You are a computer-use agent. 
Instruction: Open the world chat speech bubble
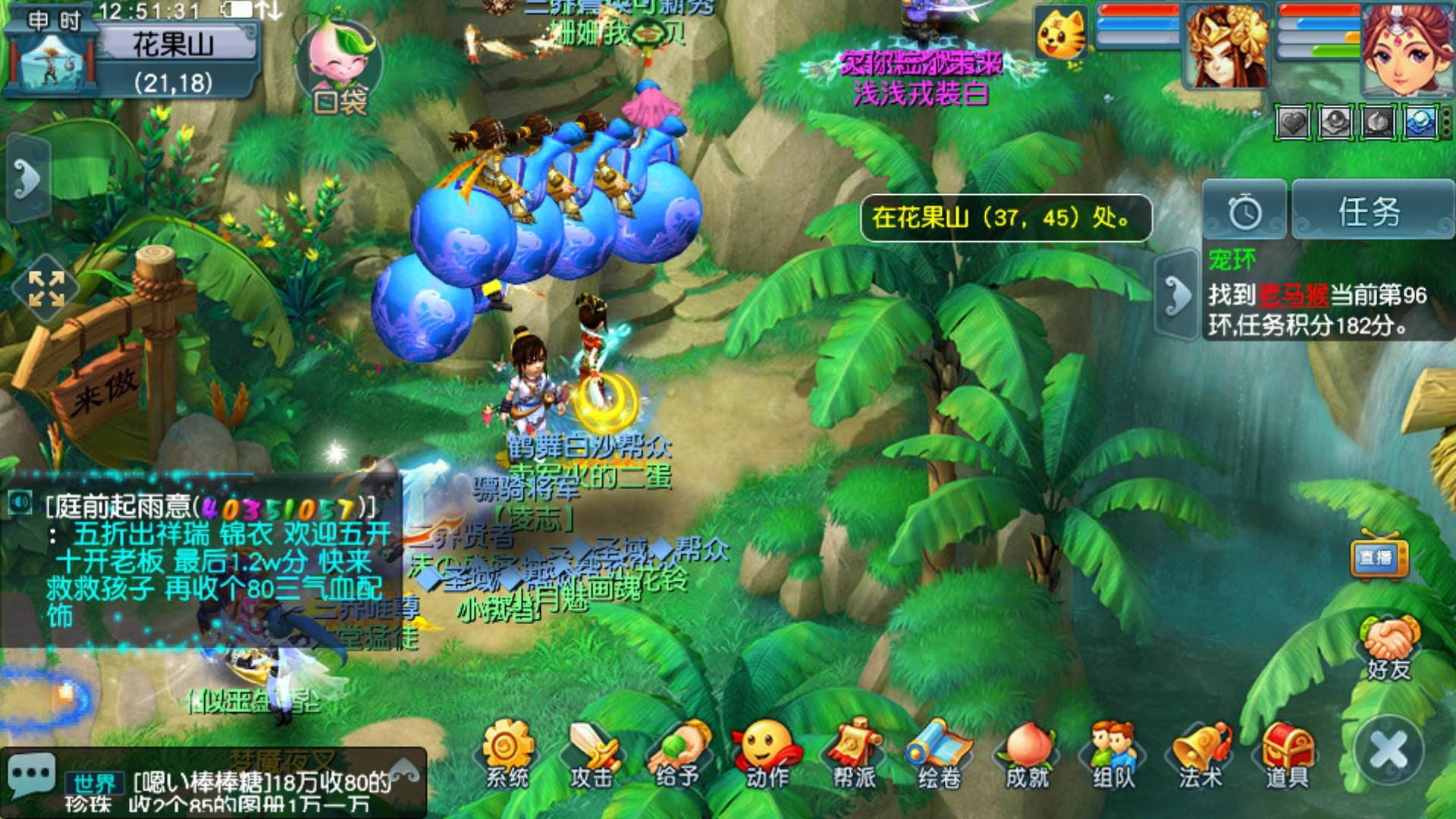tap(30, 775)
